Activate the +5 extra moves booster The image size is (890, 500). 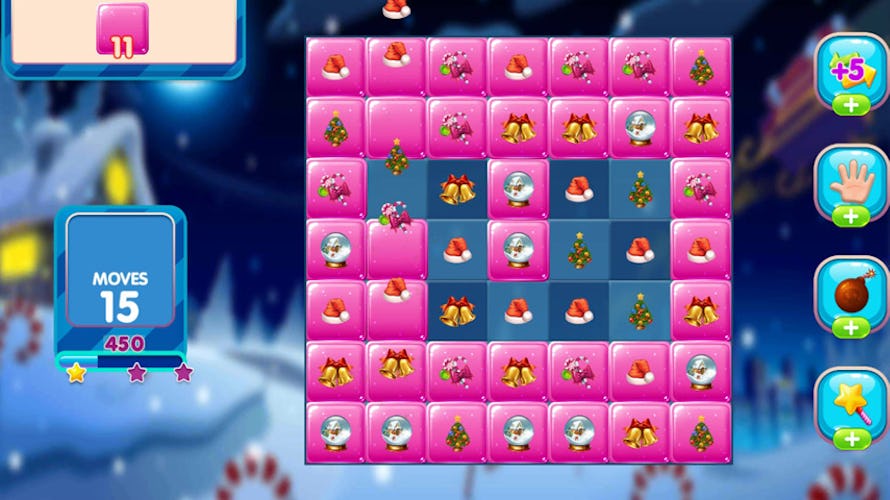pos(851,68)
